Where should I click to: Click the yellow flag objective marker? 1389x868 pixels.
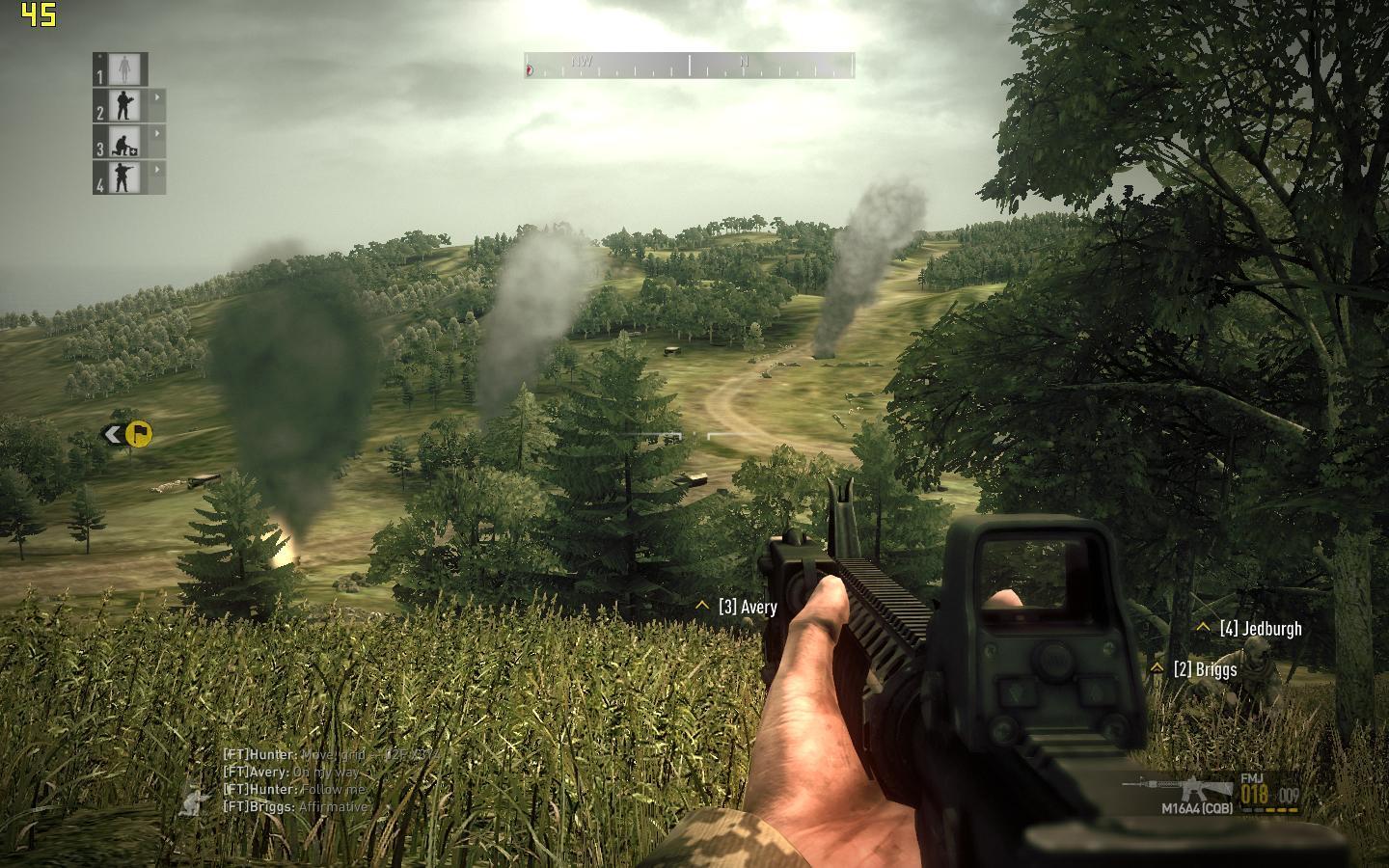click(139, 435)
